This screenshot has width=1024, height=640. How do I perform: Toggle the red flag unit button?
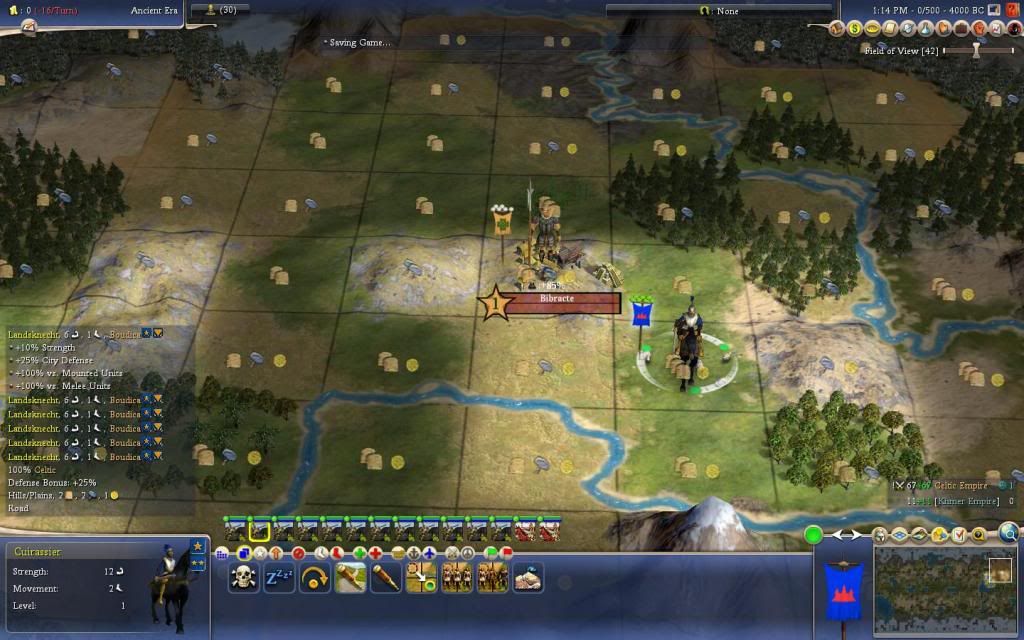coord(507,552)
